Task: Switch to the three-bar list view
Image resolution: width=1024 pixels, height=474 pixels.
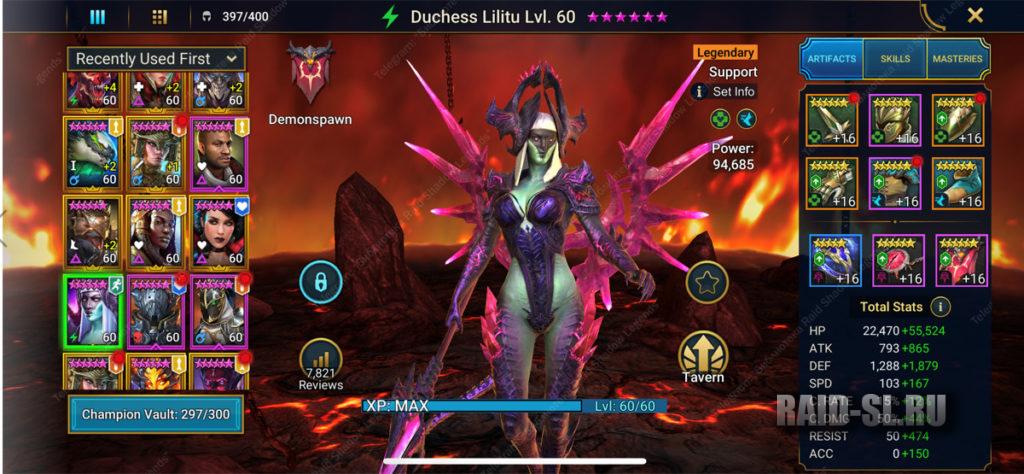Action: (x=98, y=16)
